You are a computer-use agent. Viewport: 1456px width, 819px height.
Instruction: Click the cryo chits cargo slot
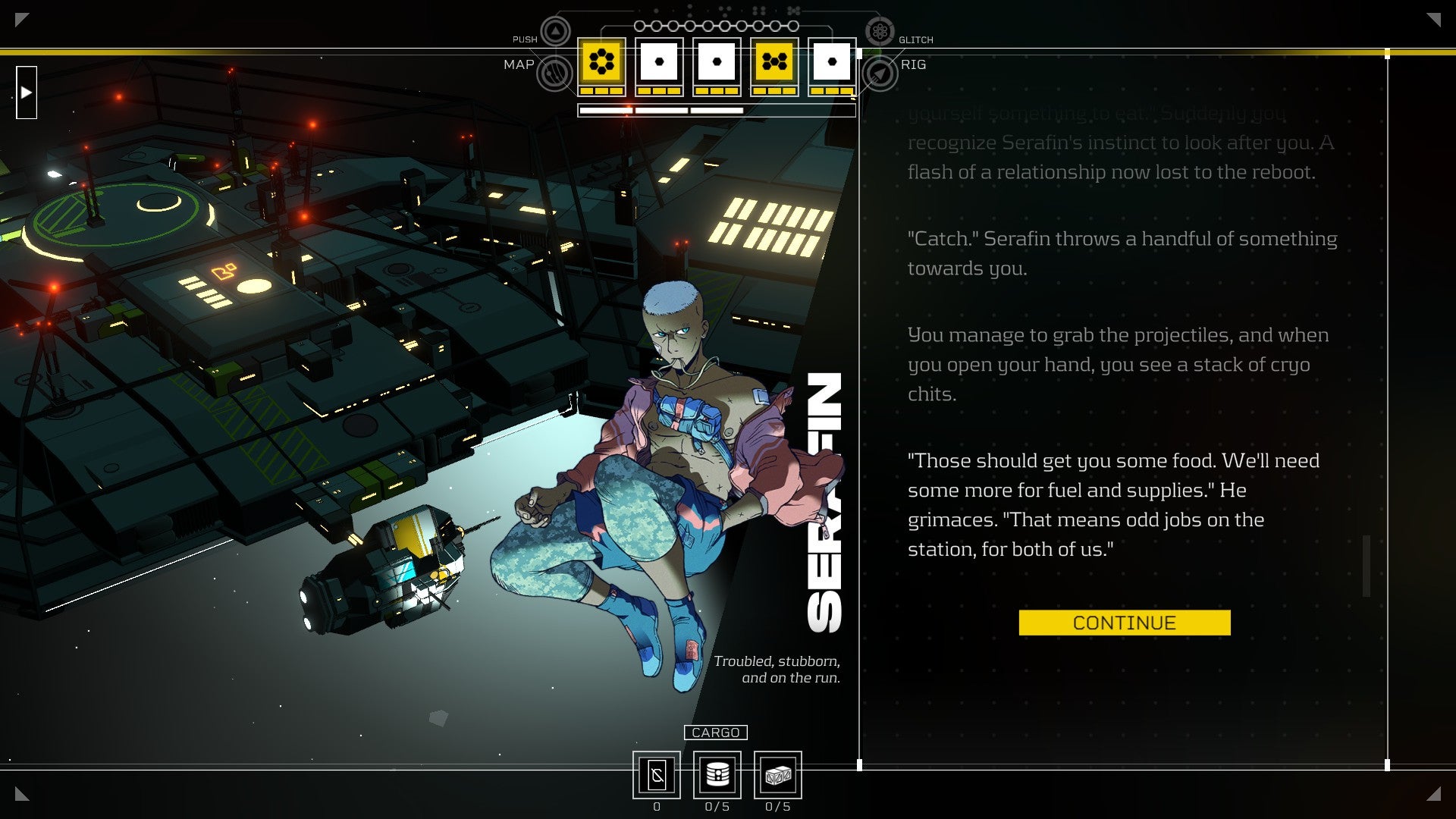(657, 775)
